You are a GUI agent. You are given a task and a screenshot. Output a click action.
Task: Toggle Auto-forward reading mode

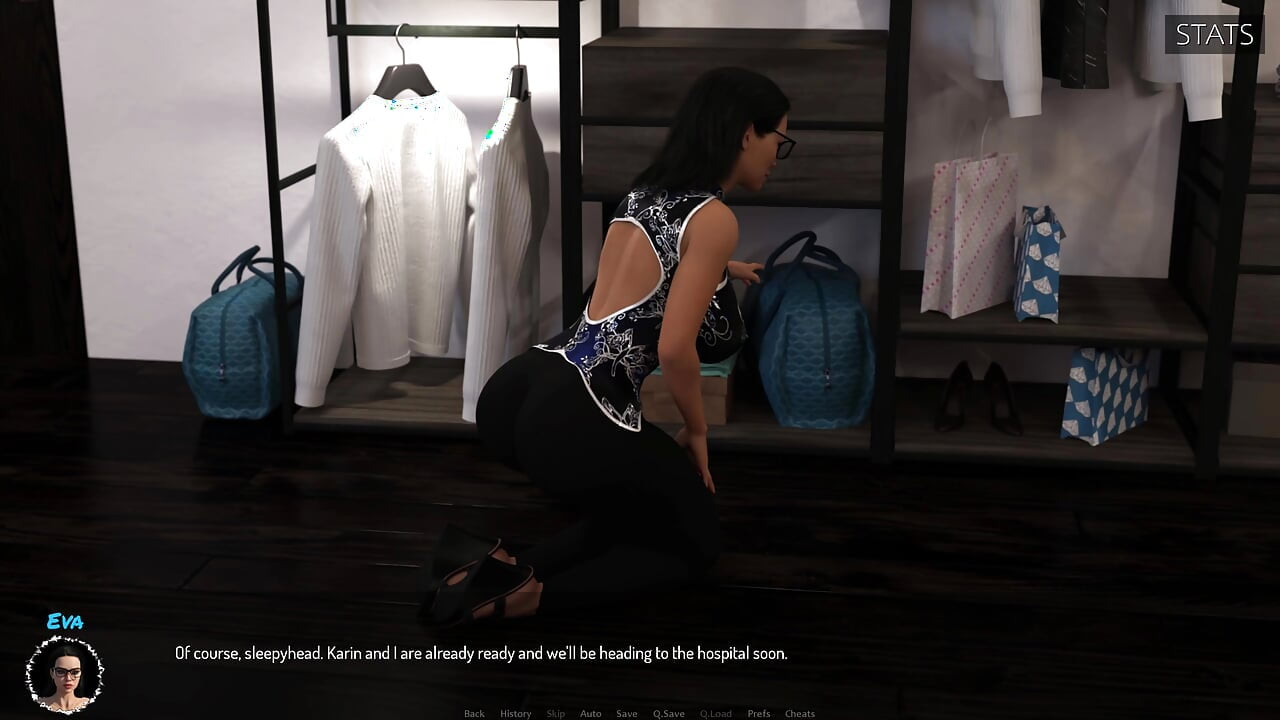(590, 713)
